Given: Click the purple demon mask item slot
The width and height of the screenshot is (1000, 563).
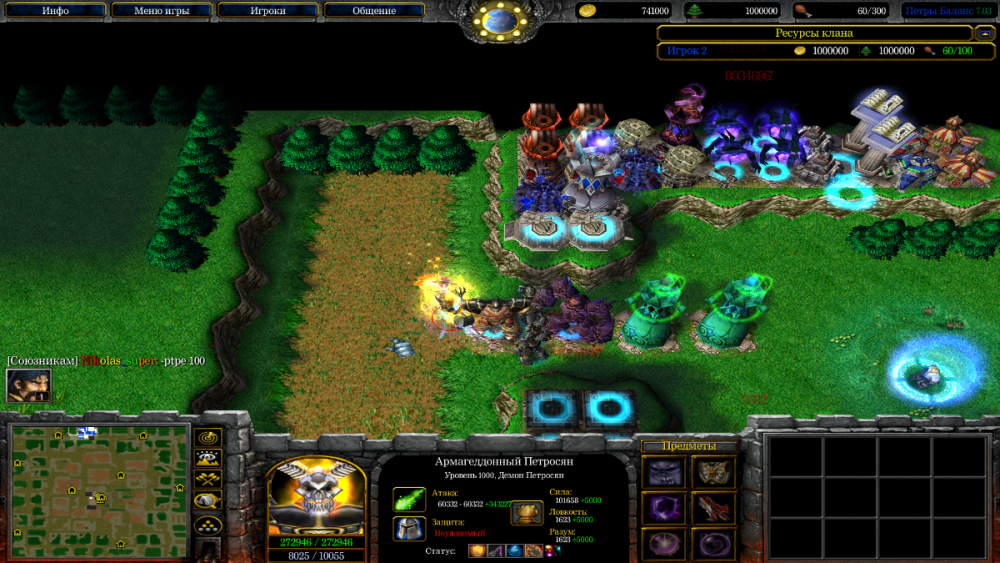Looking at the screenshot, I should [x=664, y=472].
